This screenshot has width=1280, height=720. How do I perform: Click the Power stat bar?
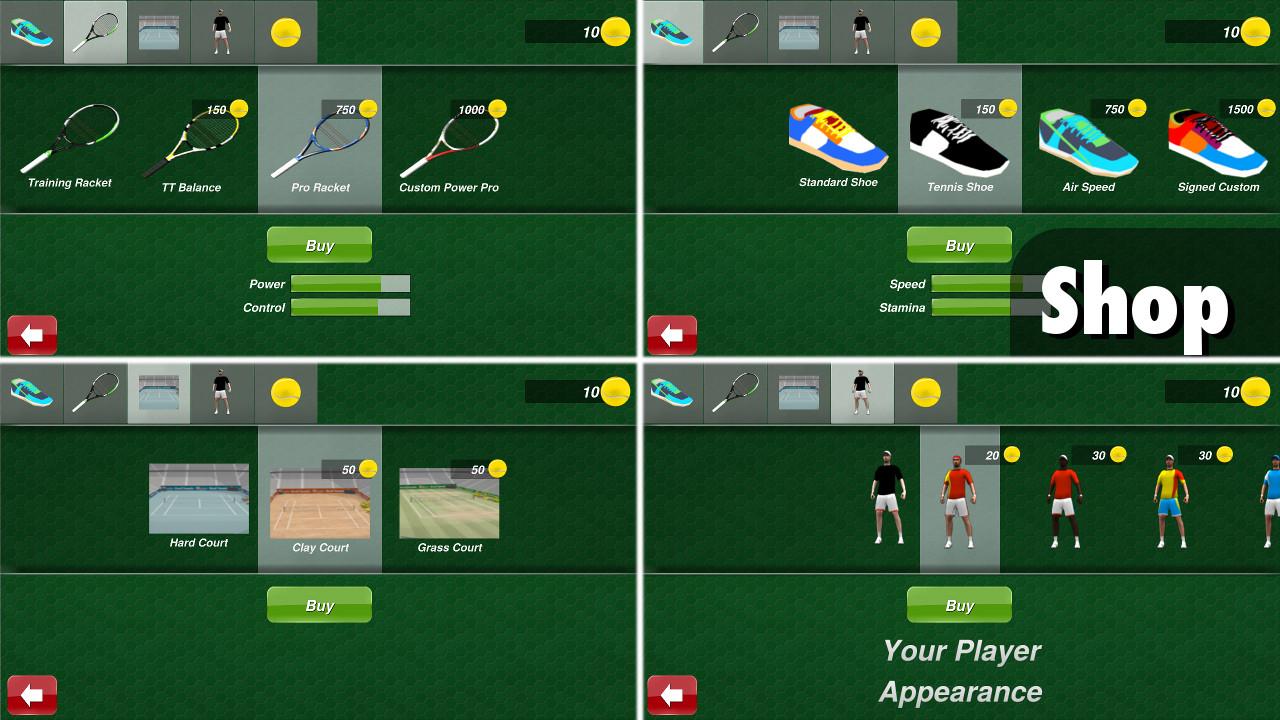tap(350, 284)
